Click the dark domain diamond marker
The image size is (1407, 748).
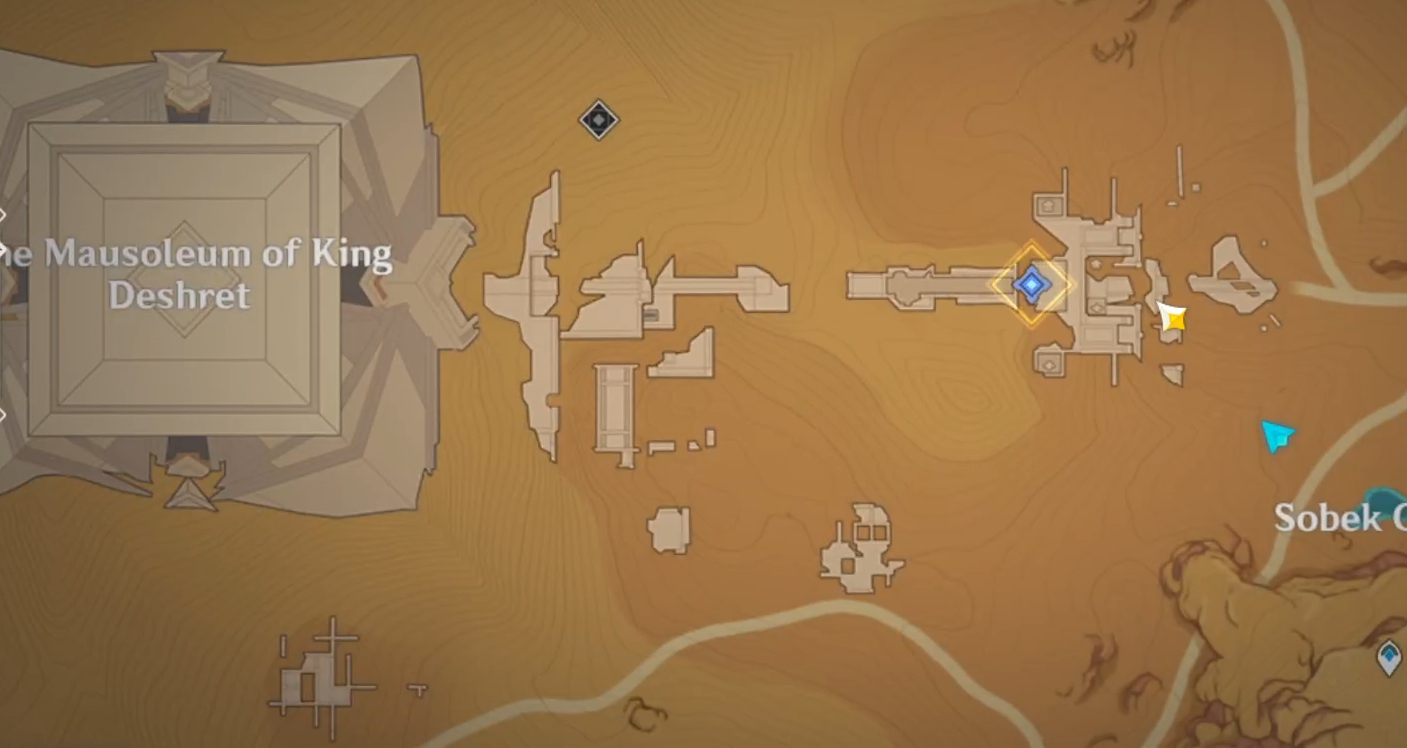point(598,121)
